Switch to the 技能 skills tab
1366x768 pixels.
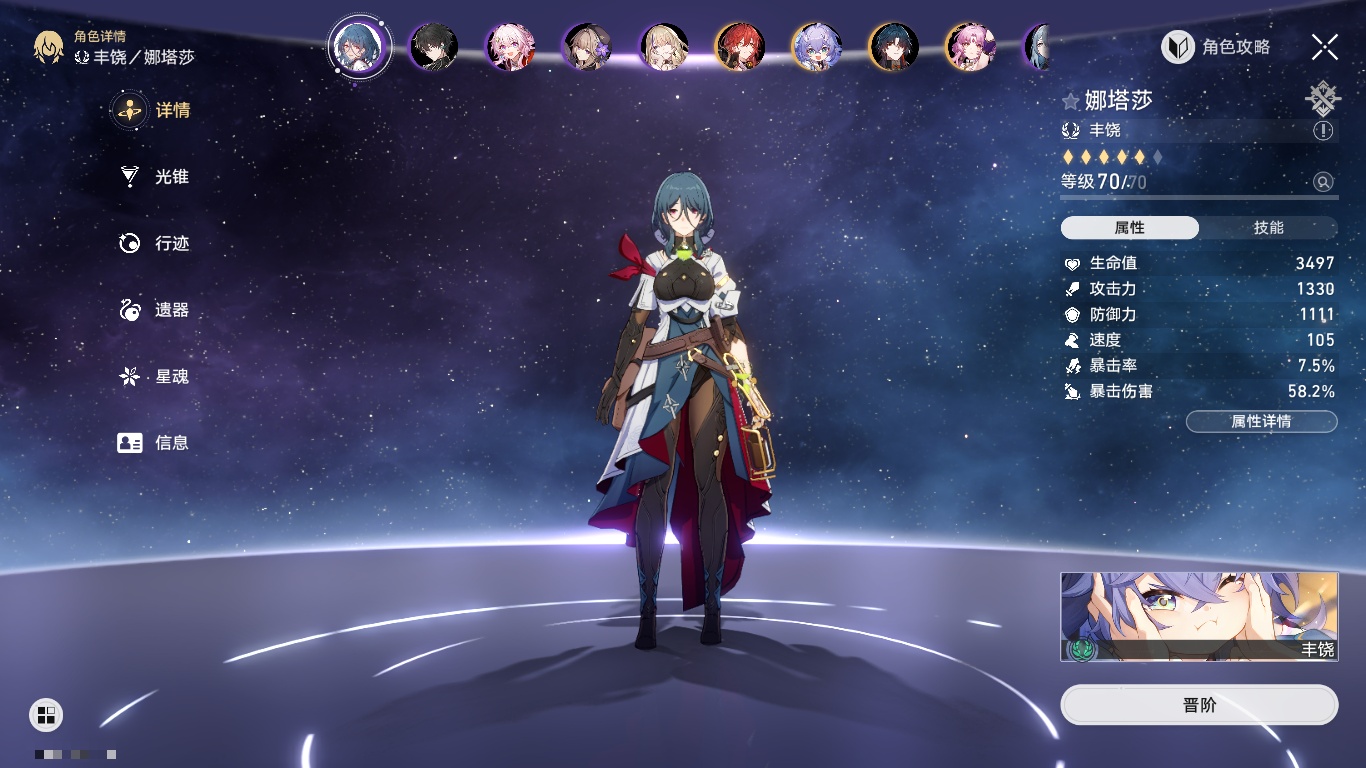tap(1268, 228)
